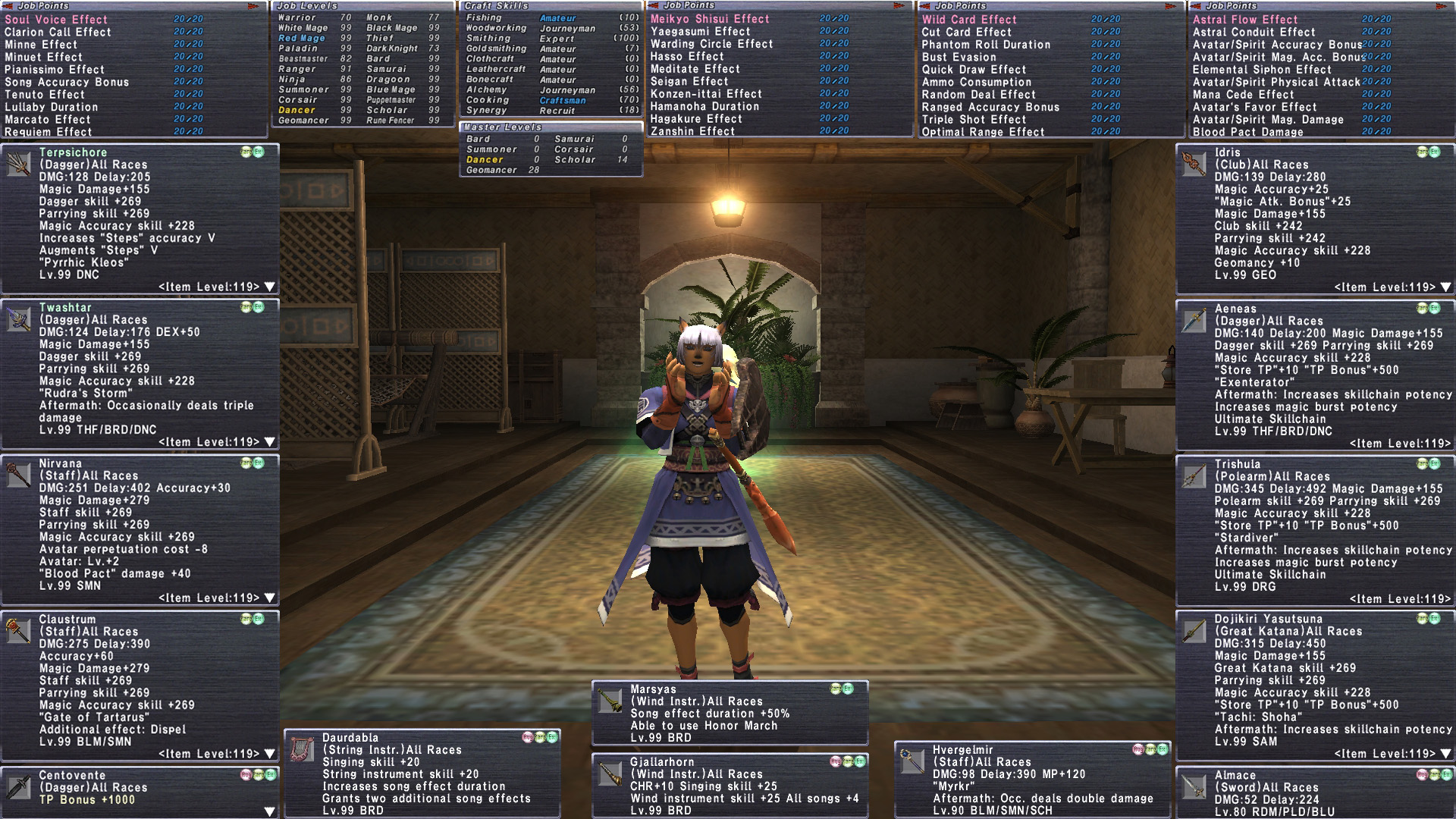Select the Dojikiri Yasutsuna katana icon
Screen dimensions: 1456x819
click(1194, 631)
